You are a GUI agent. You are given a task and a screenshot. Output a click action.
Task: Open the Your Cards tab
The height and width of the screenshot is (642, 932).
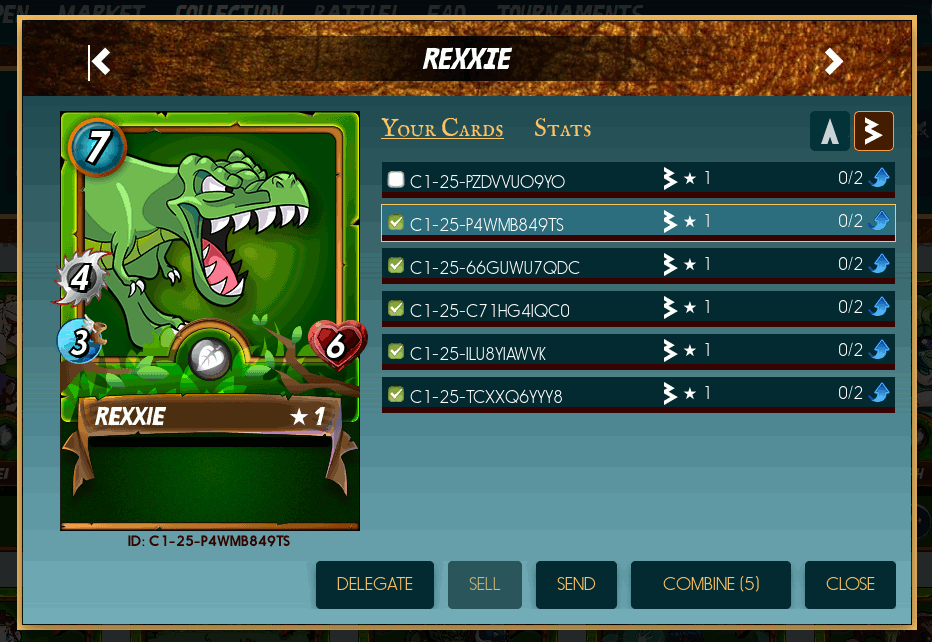point(442,129)
